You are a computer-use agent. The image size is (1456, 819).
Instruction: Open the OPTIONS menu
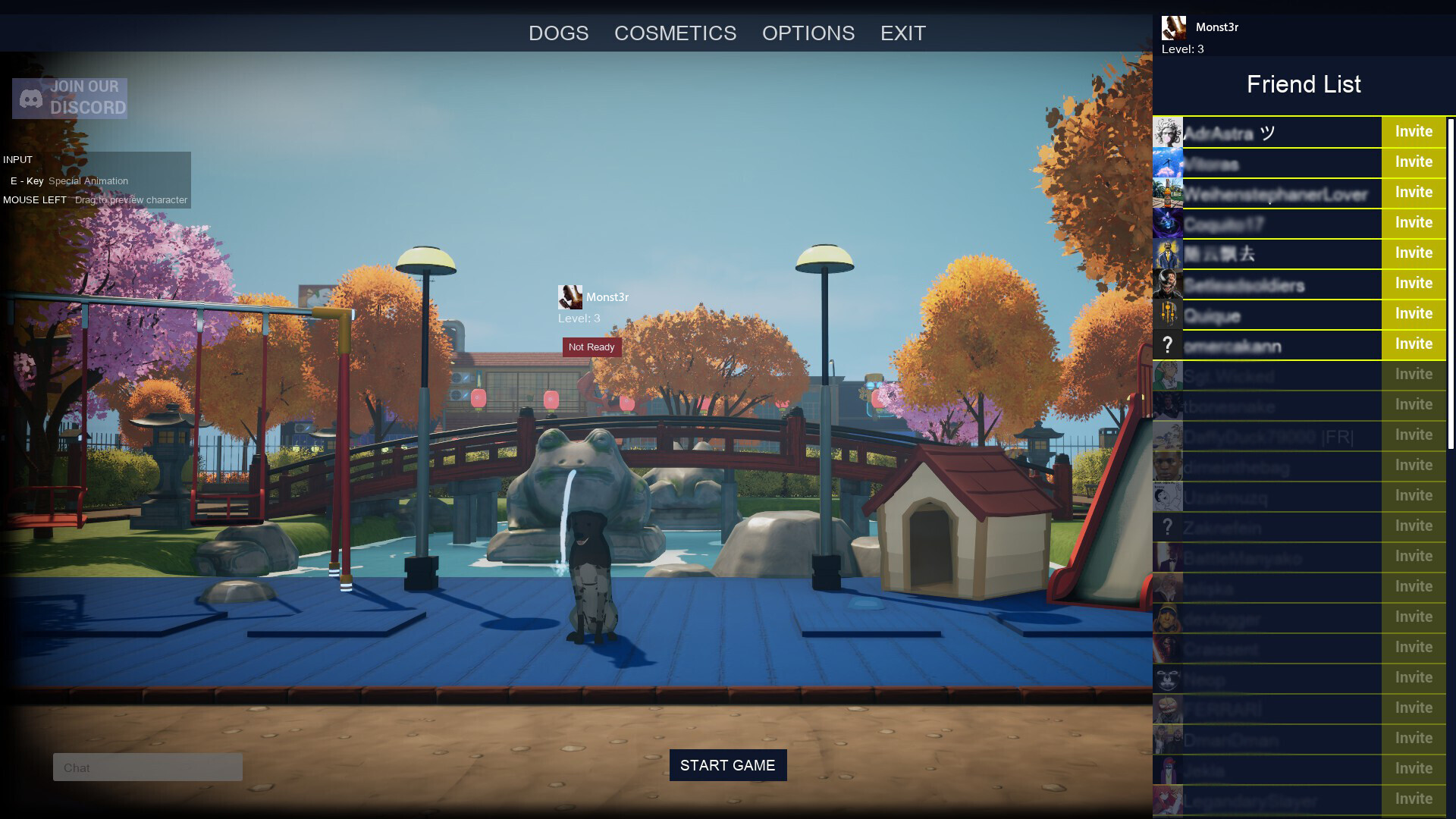tap(808, 33)
